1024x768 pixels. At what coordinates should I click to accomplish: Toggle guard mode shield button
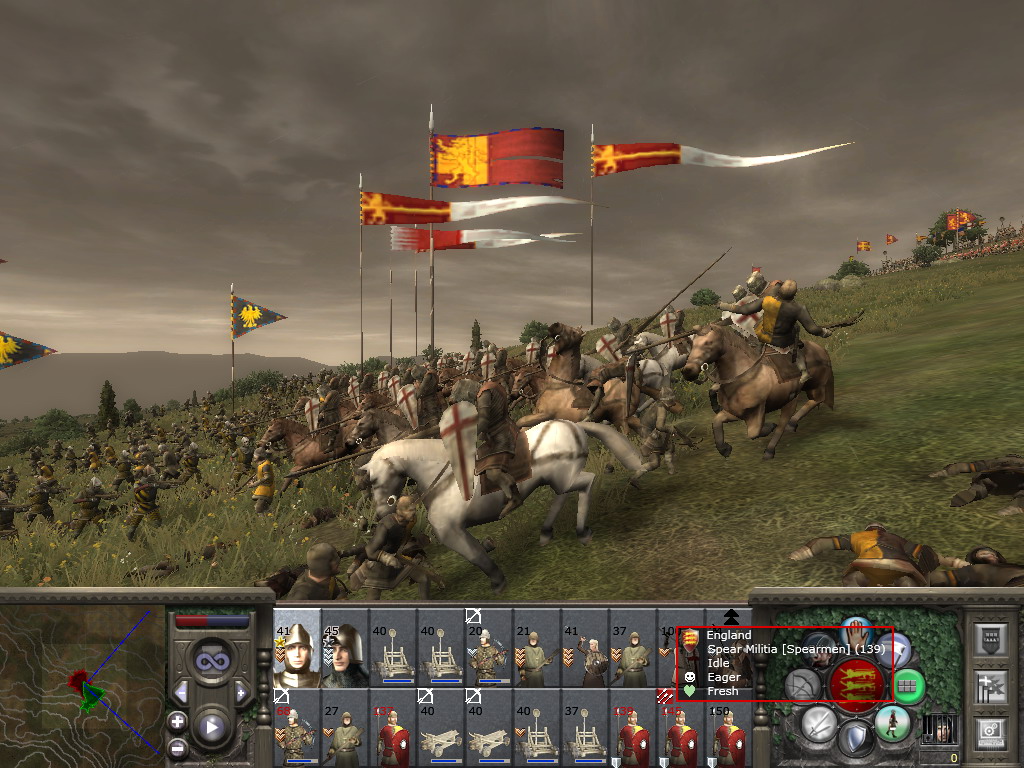855,740
